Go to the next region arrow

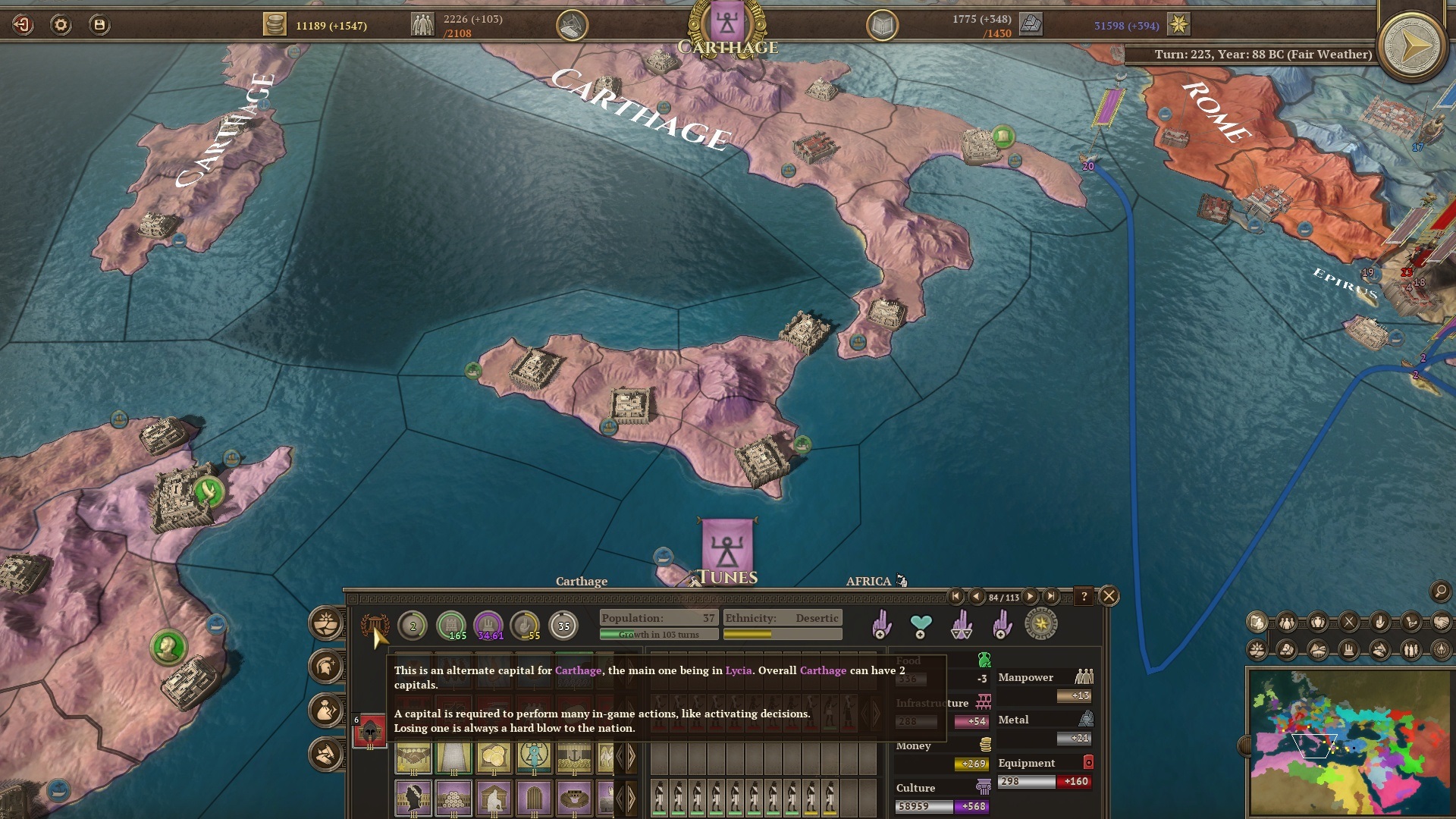[1031, 597]
